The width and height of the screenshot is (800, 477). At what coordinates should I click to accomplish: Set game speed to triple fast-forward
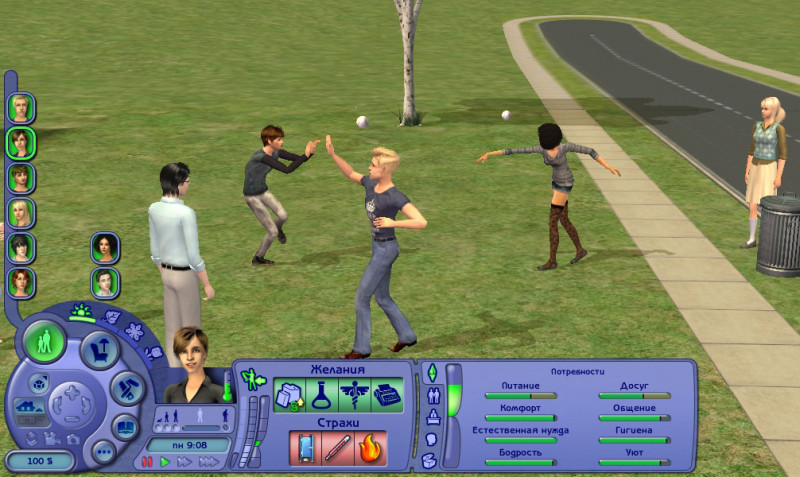tap(209, 462)
